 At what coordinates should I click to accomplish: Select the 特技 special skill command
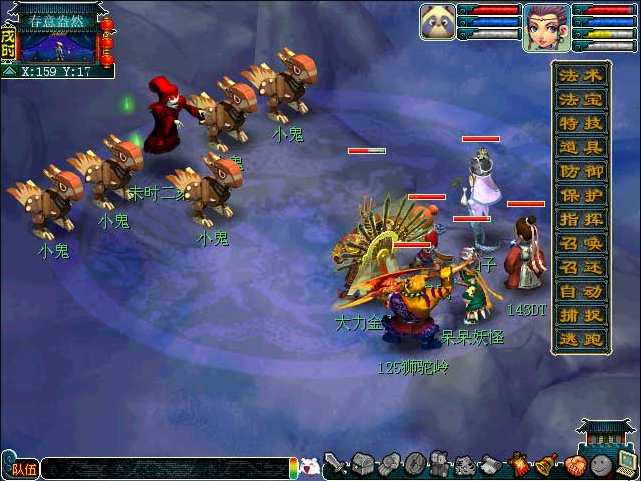pyautogui.click(x=581, y=124)
